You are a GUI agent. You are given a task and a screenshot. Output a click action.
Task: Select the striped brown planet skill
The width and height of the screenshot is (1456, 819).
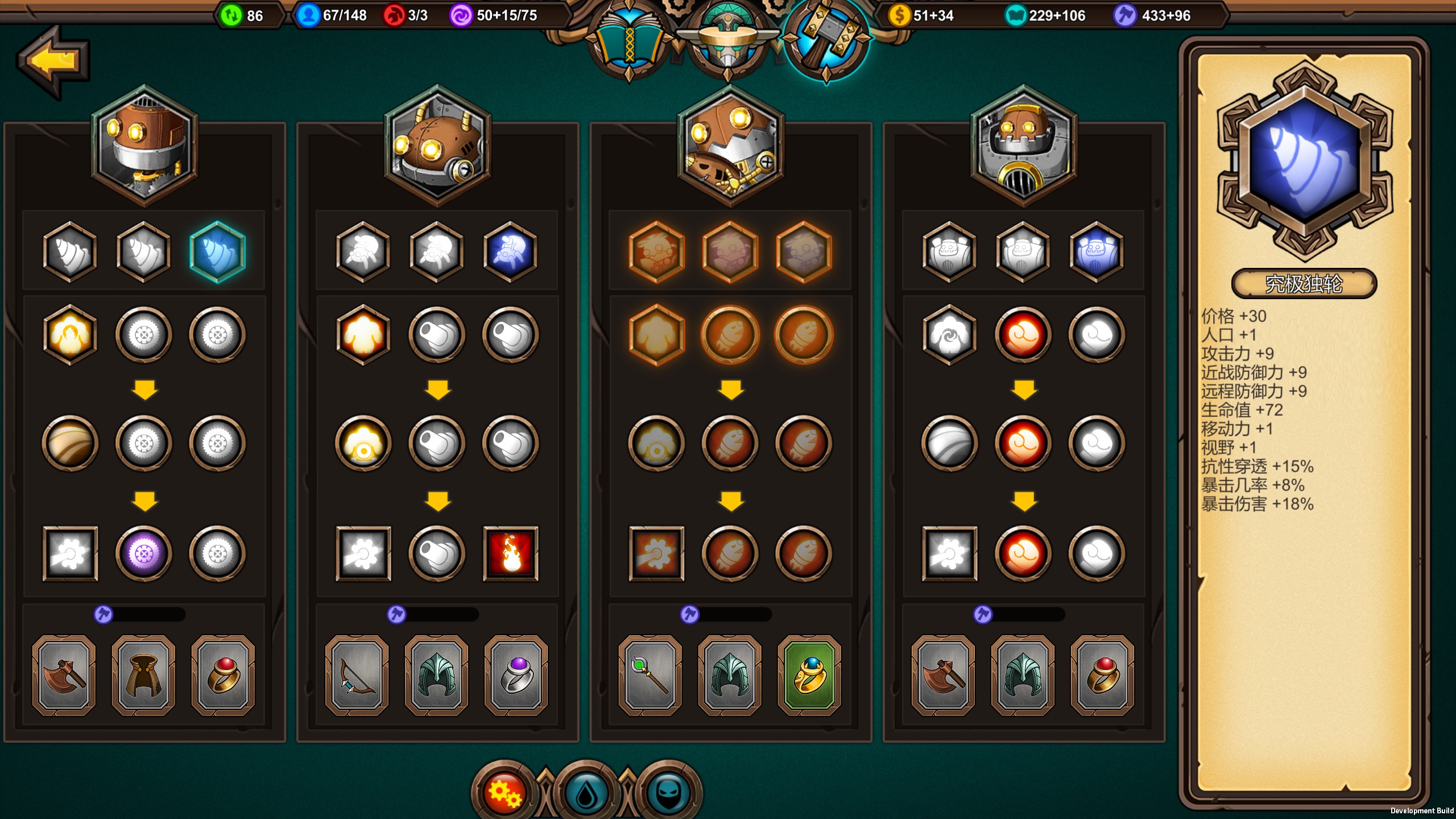[70, 443]
